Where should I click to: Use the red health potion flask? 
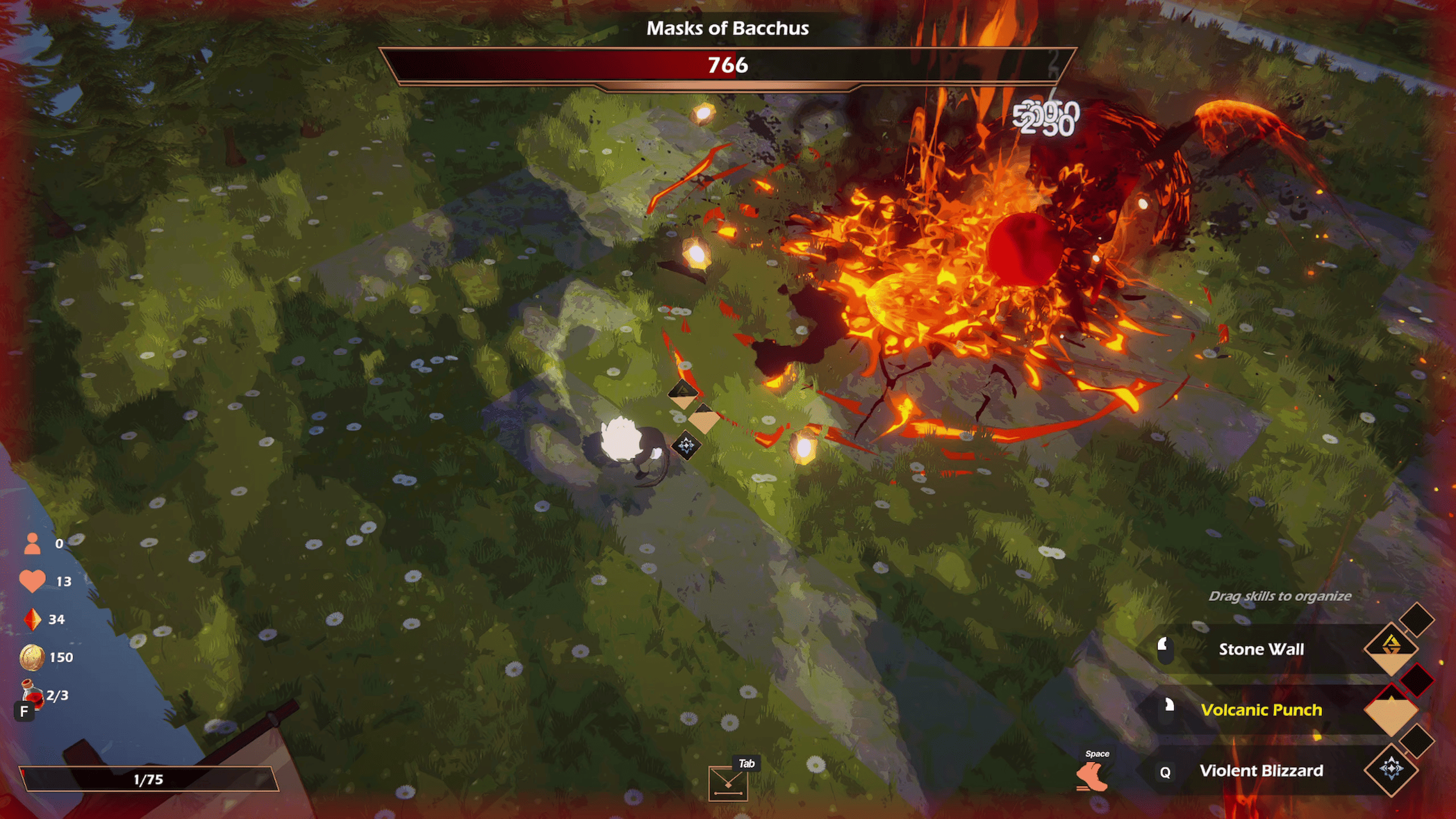coord(32,694)
